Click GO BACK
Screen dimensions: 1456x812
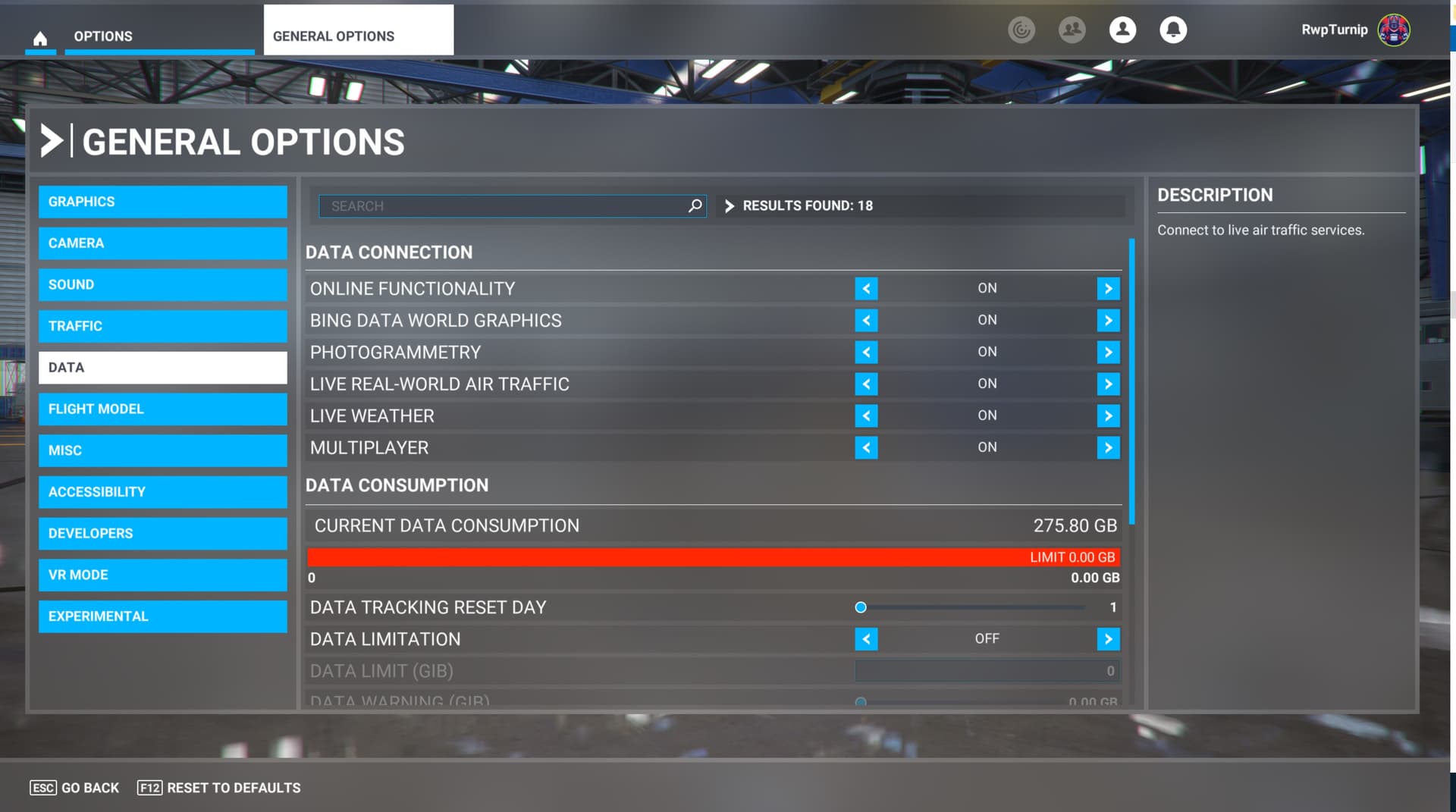tap(76, 788)
